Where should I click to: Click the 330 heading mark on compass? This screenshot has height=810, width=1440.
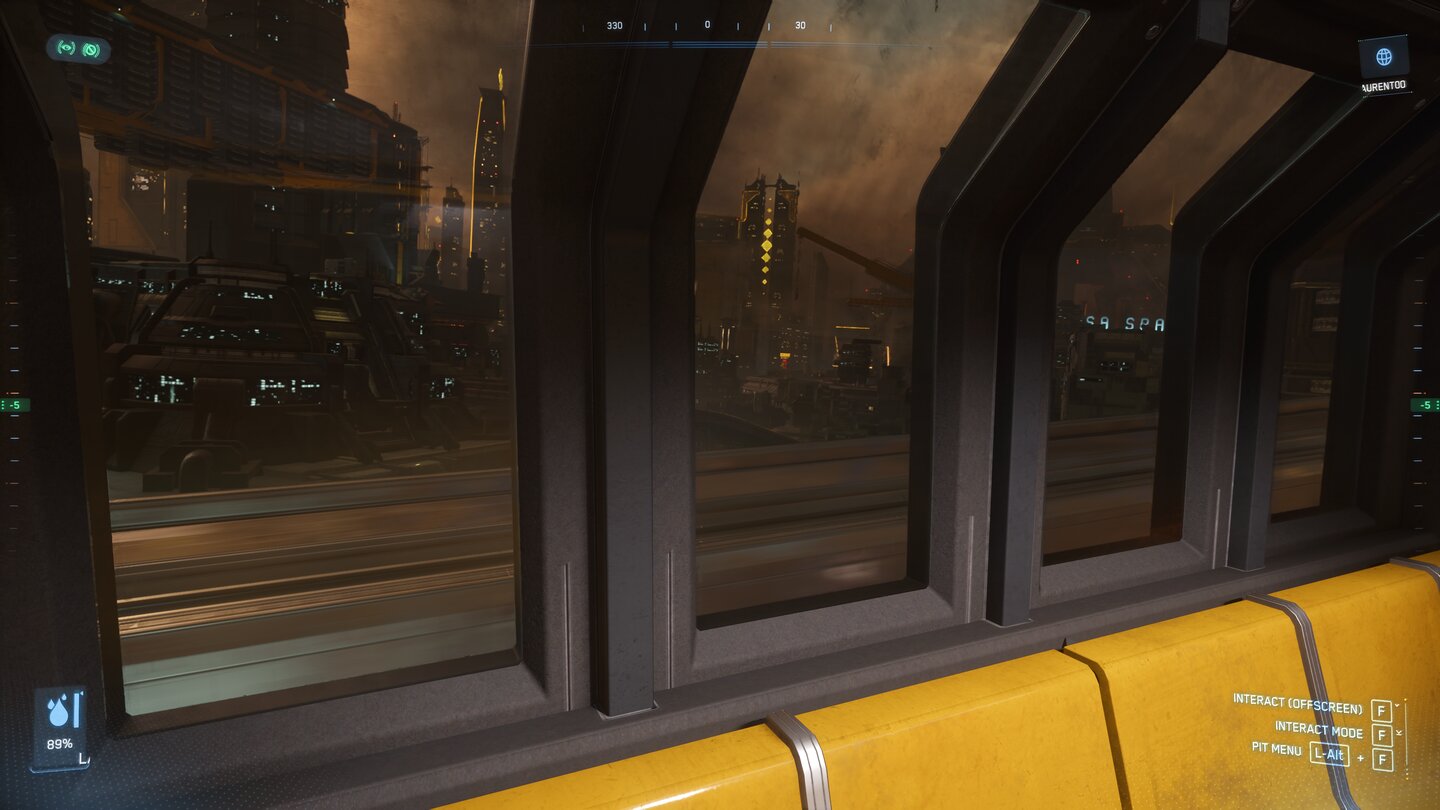click(x=614, y=24)
